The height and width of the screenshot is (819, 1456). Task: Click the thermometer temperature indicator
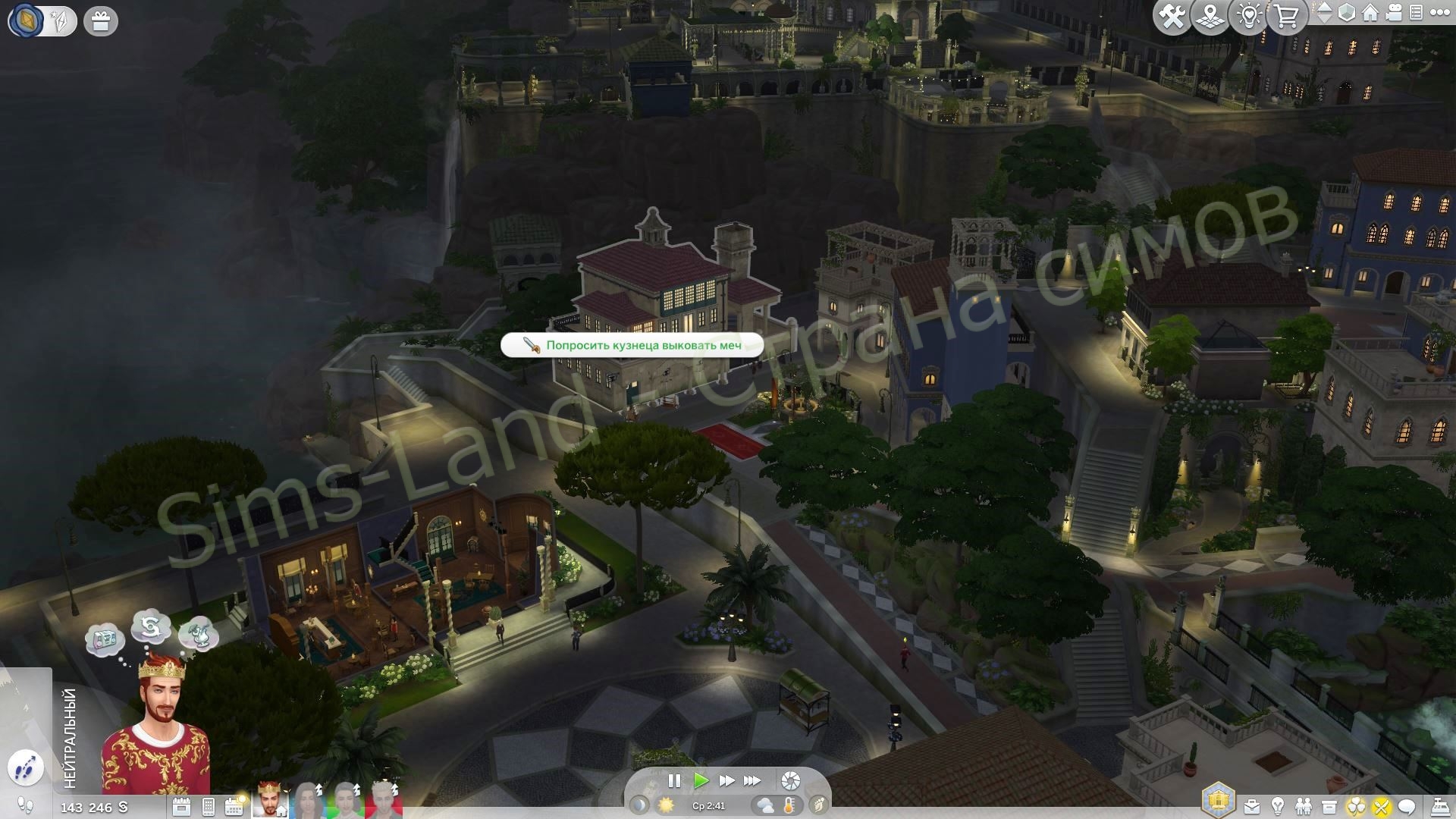[x=789, y=806]
